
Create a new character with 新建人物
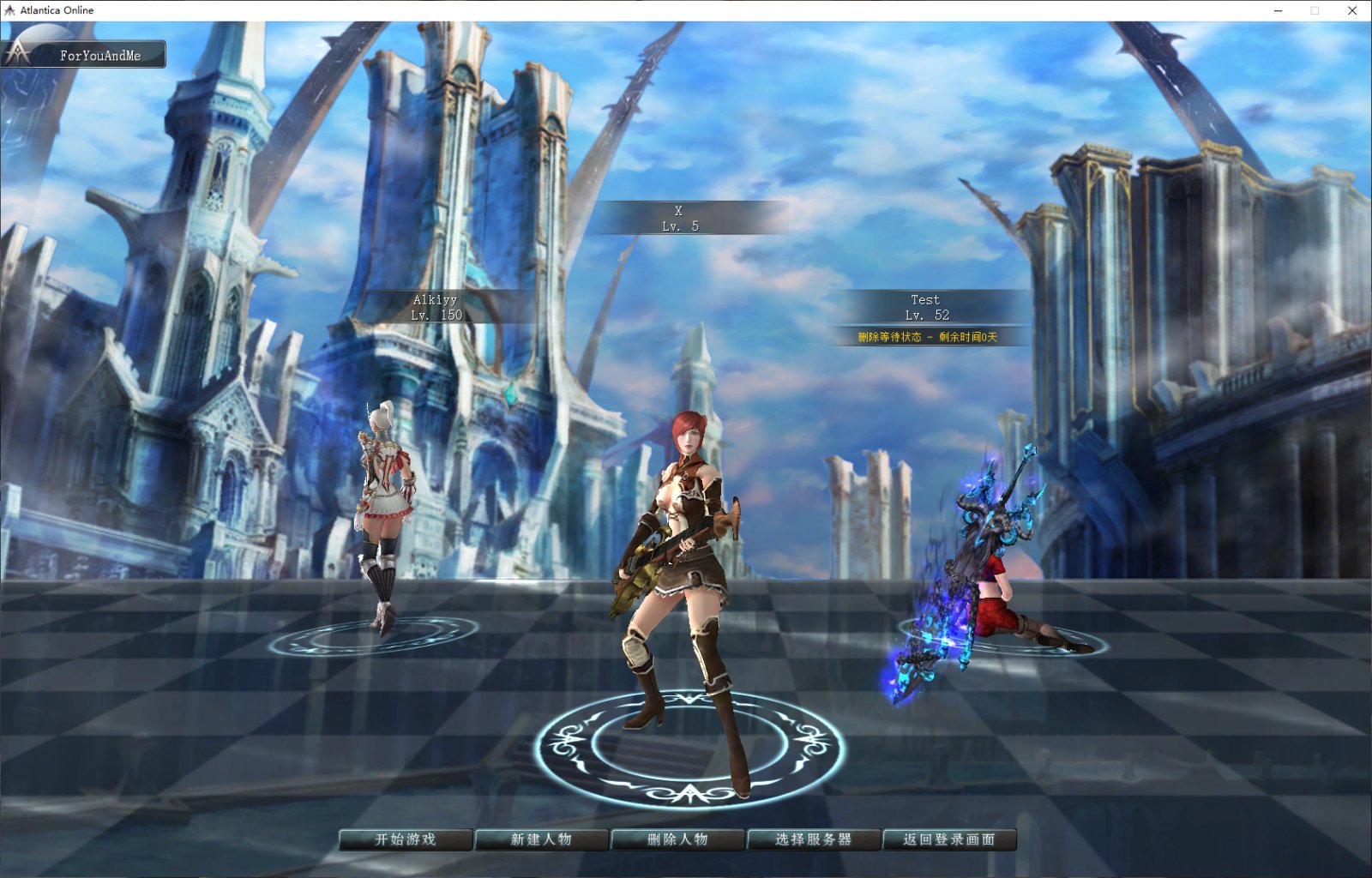(x=541, y=839)
